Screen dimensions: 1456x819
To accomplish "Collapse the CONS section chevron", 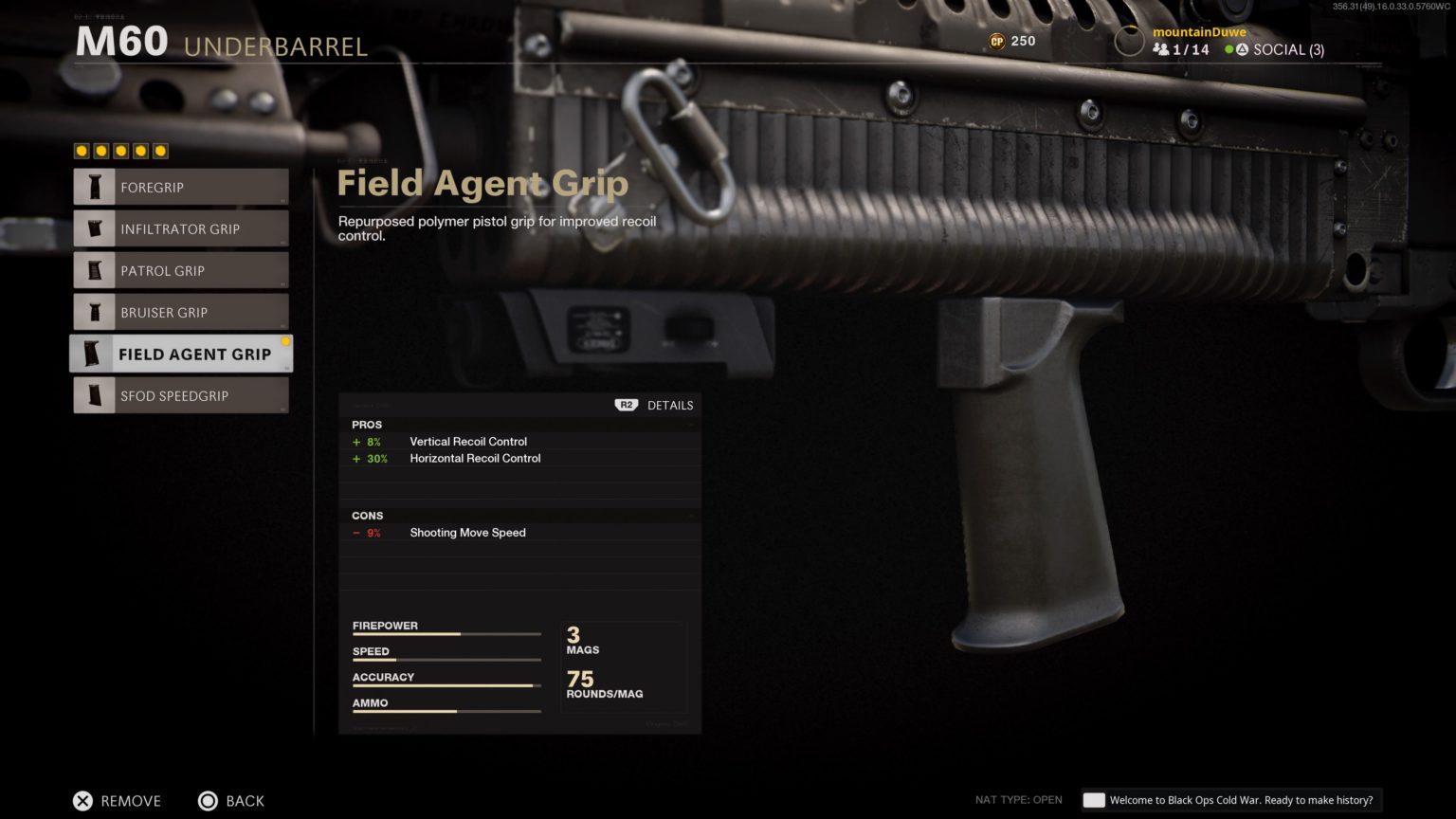I will click(x=691, y=515).
